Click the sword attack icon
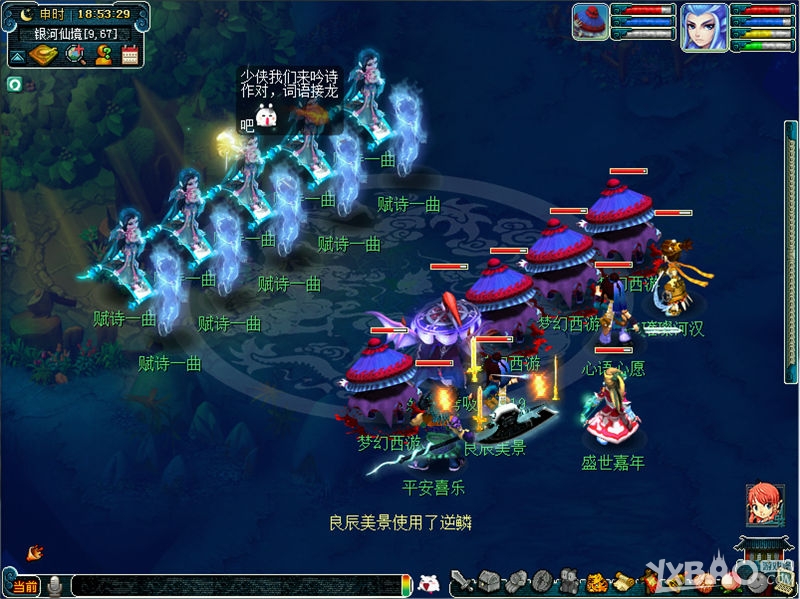The width and height of the screenshot is (800, 599). (461, 582)
